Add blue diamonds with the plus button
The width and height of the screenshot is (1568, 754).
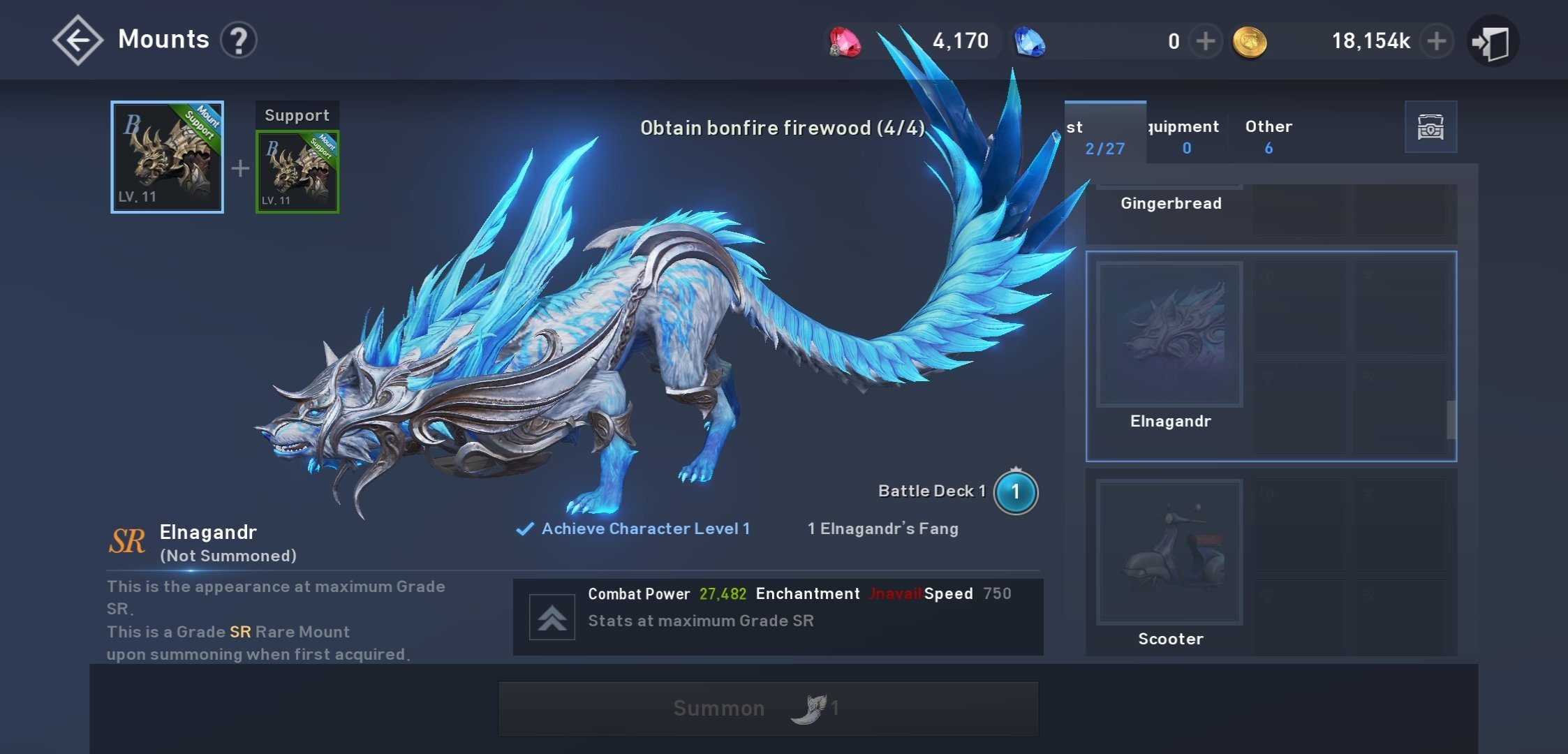coord(1205,41)
